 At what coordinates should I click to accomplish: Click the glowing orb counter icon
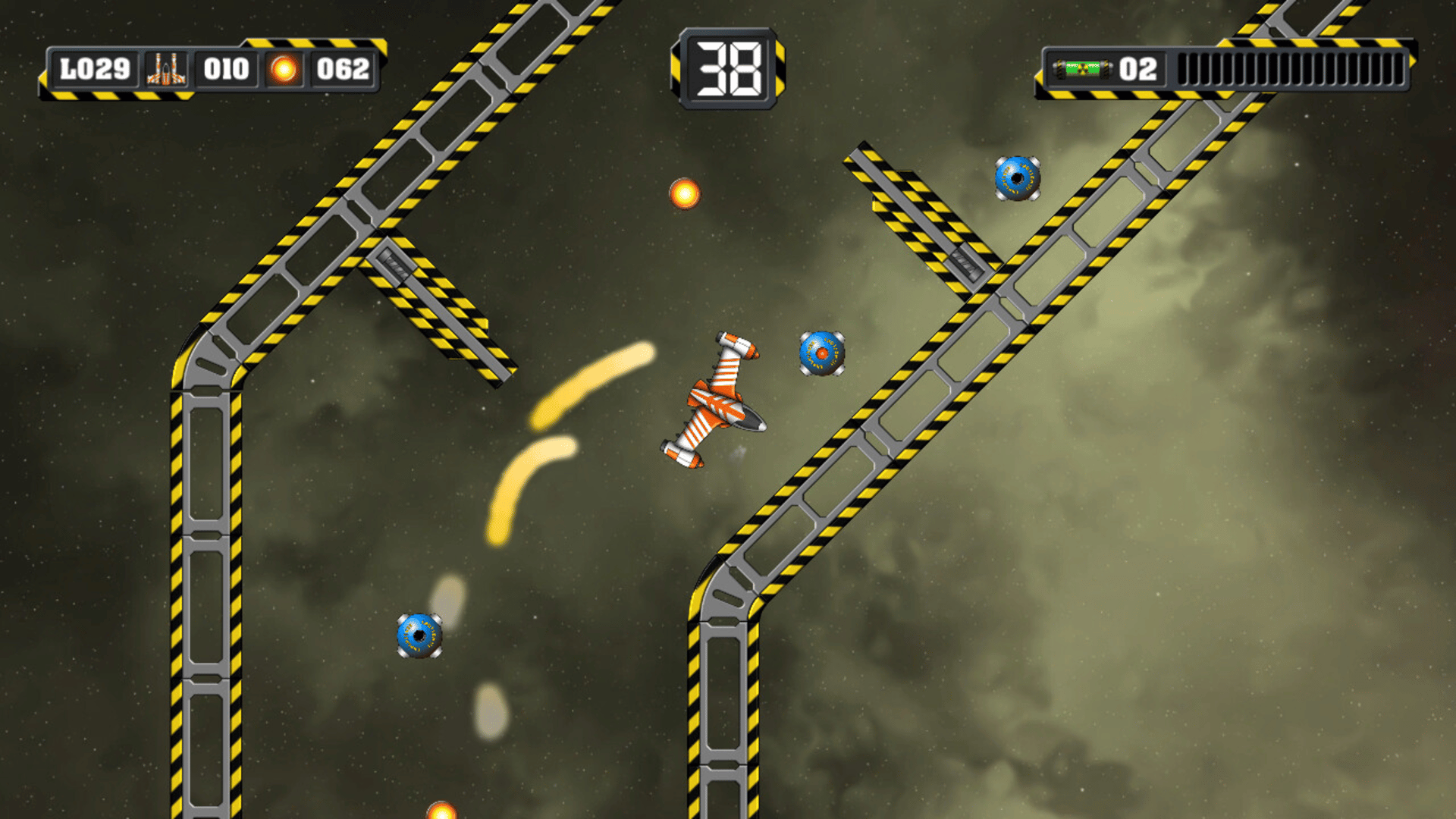pos(284,70)
